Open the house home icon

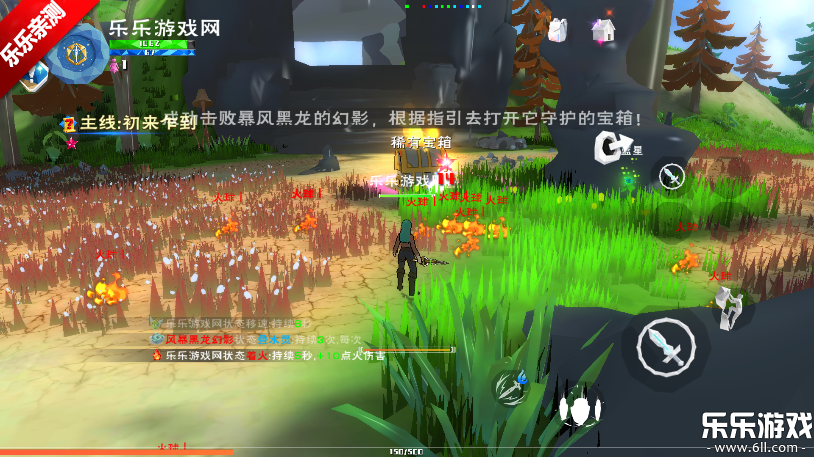pyautogui.click(x=602, y=31)
